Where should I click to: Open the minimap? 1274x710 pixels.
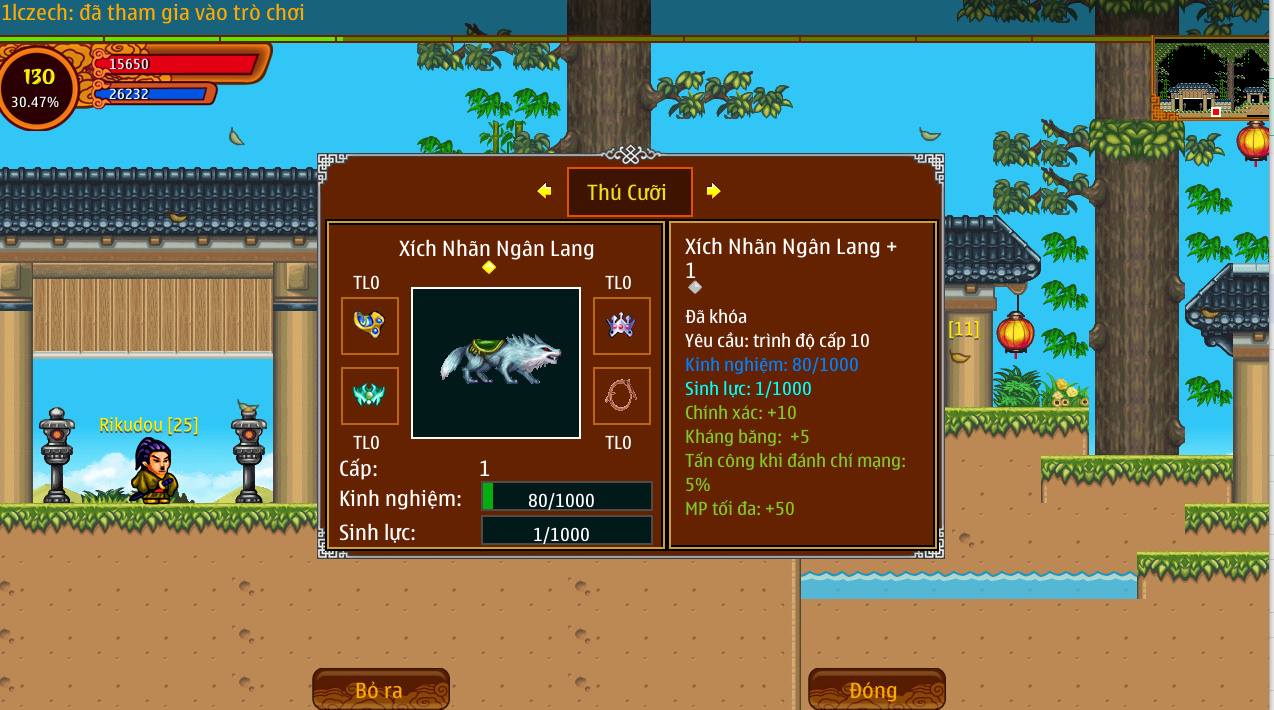1211,79
